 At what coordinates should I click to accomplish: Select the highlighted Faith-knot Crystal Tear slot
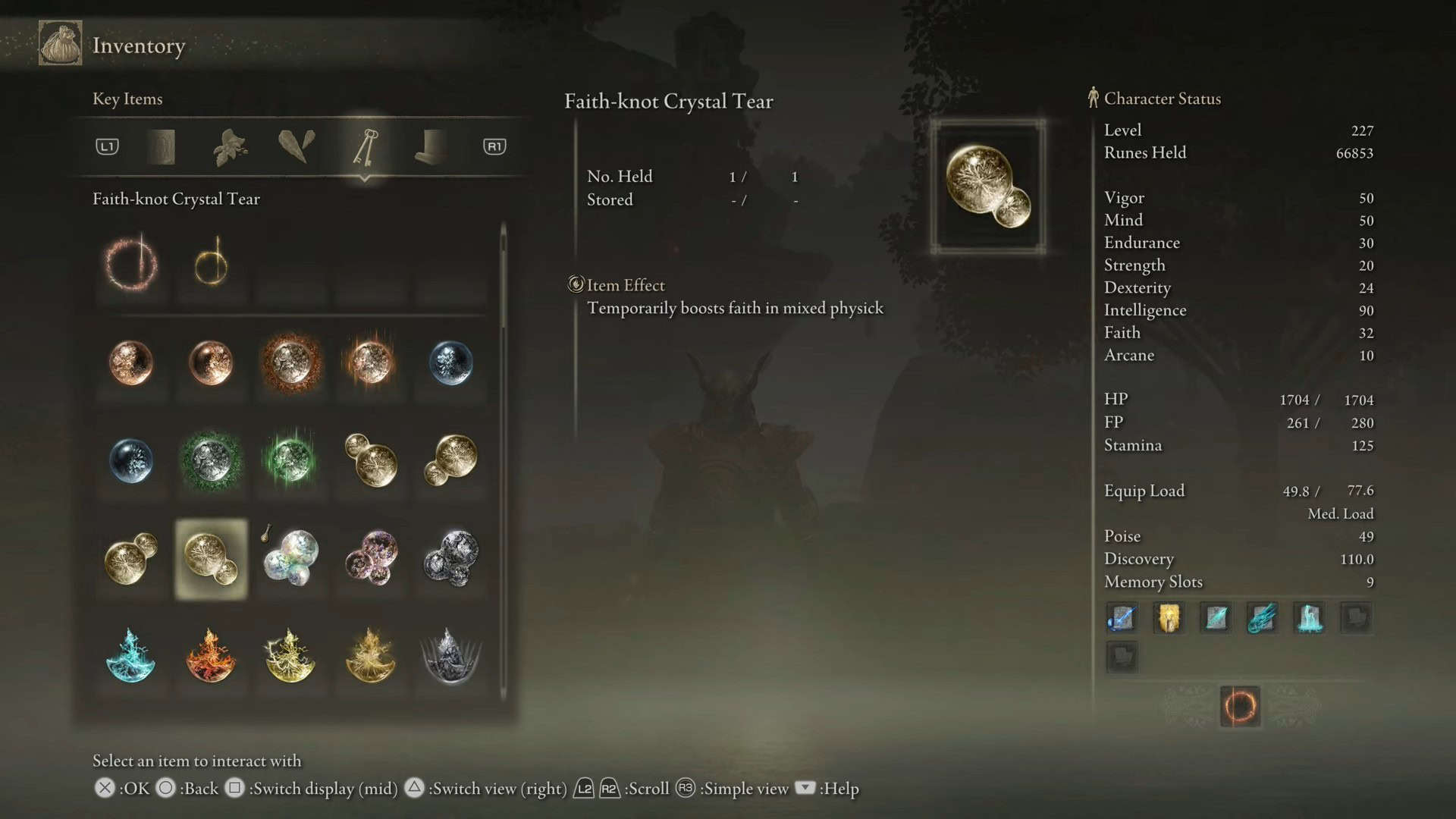tap(211, 559)
